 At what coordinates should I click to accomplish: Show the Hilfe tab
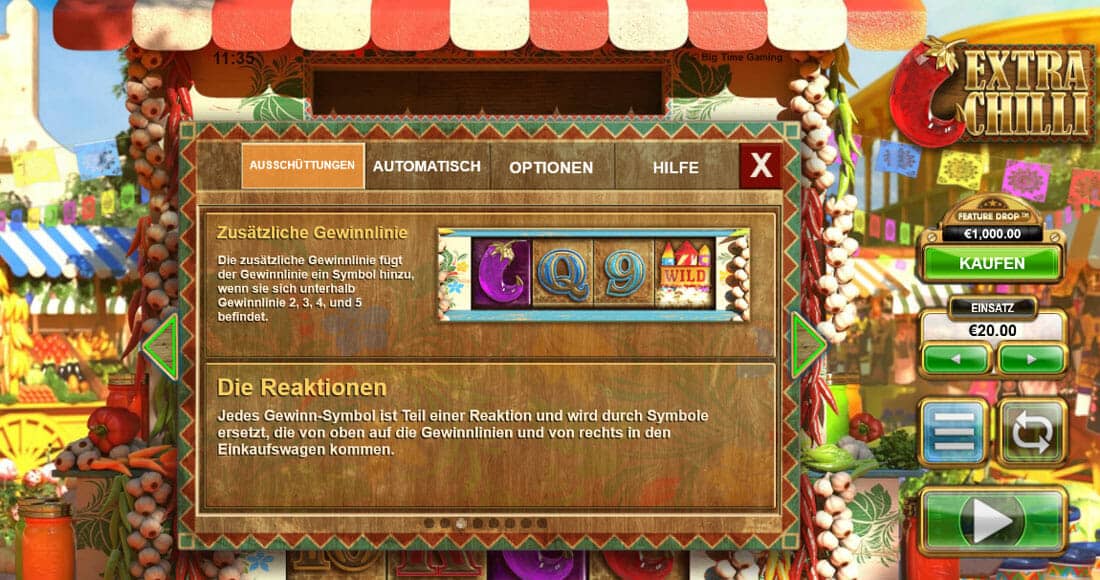[676, 167]
